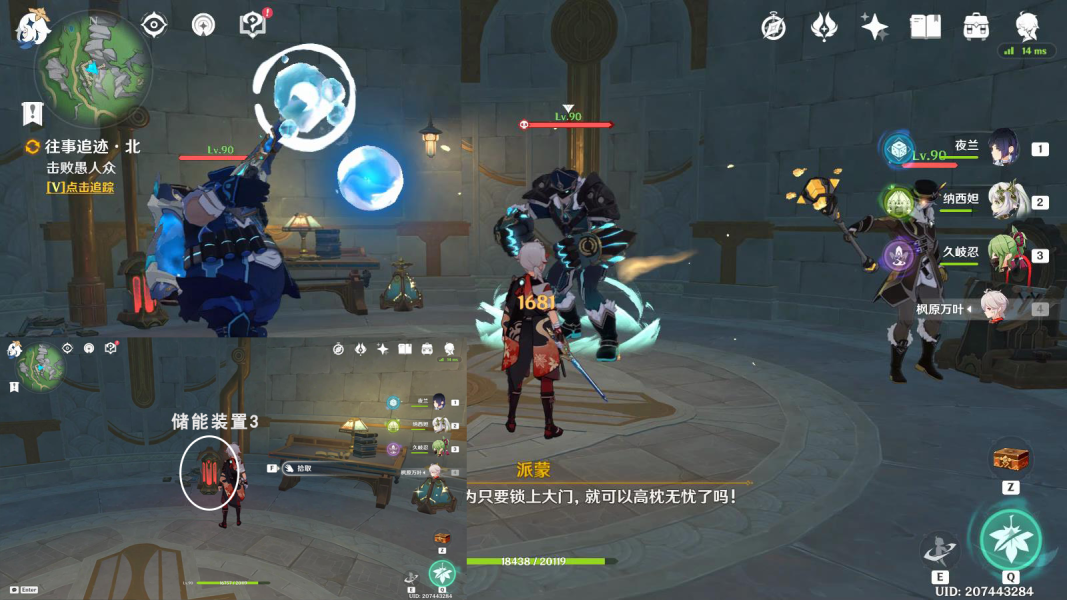Open the full-size open-book handbook icon
Viewport: 1067px width, 600px height.
coord(925,27)
